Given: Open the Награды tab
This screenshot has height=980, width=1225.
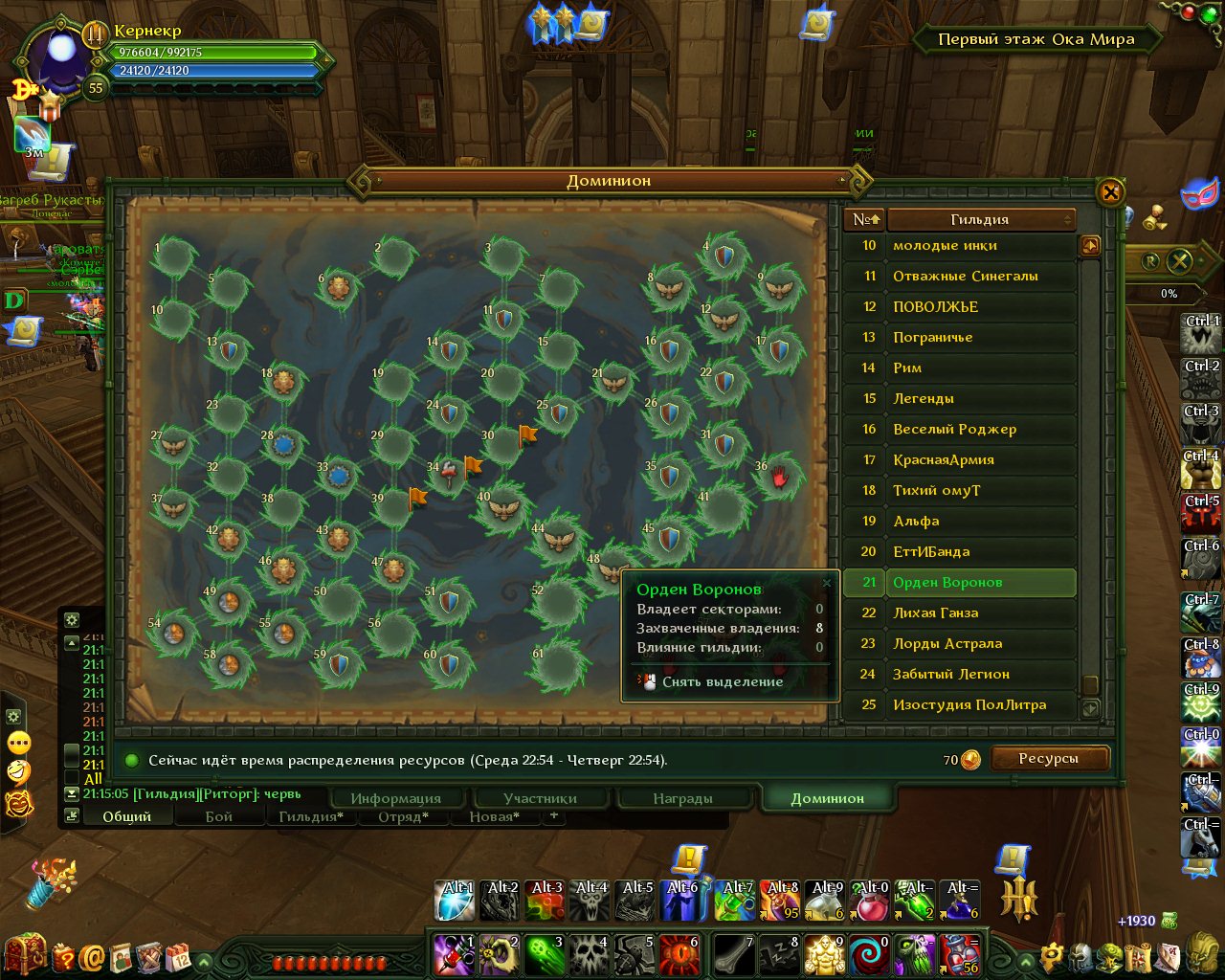Looking at the screenshot, I should (682, 798).
